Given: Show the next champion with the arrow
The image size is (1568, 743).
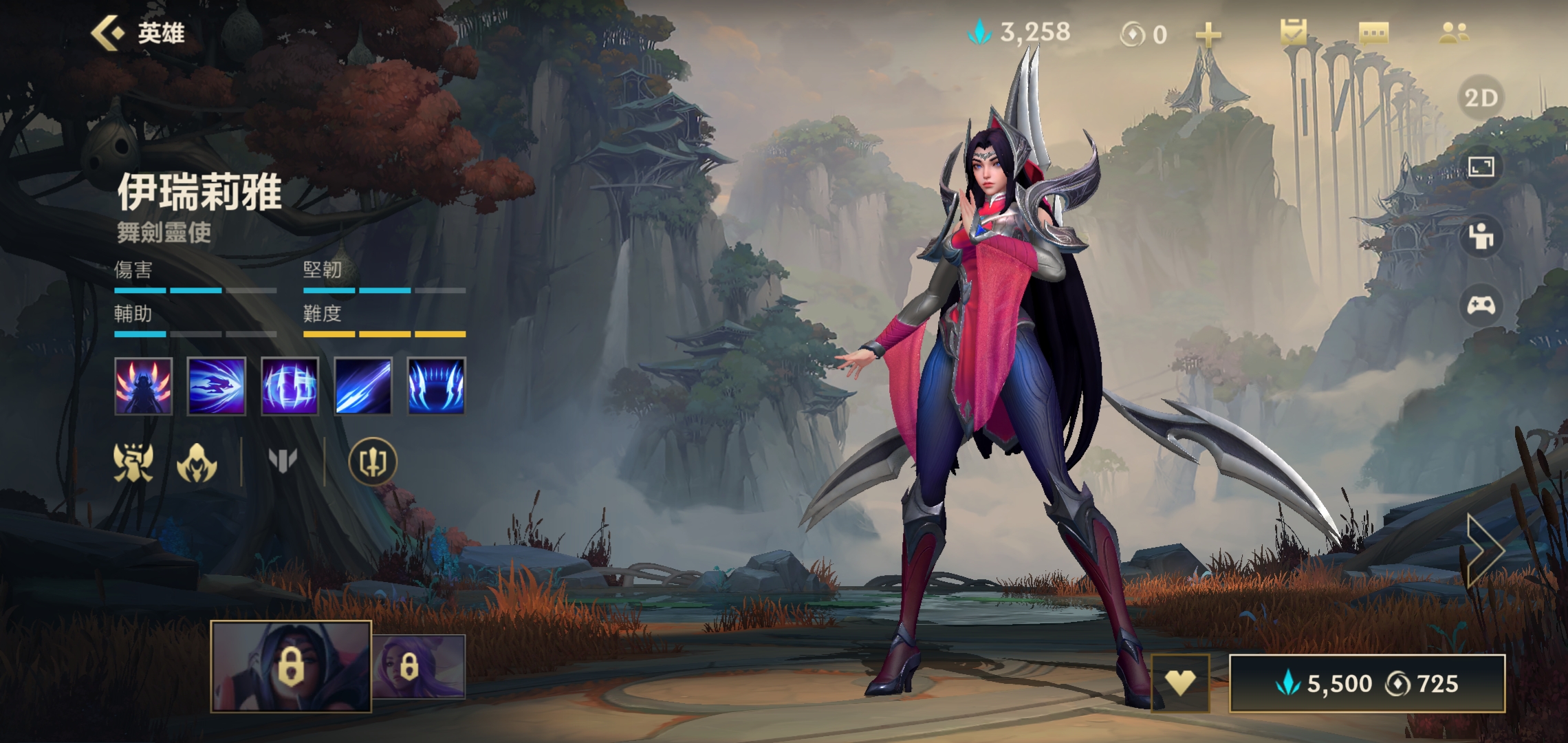Looking at the screenshot, I should pyautogui.click(x=1485, y=550).
